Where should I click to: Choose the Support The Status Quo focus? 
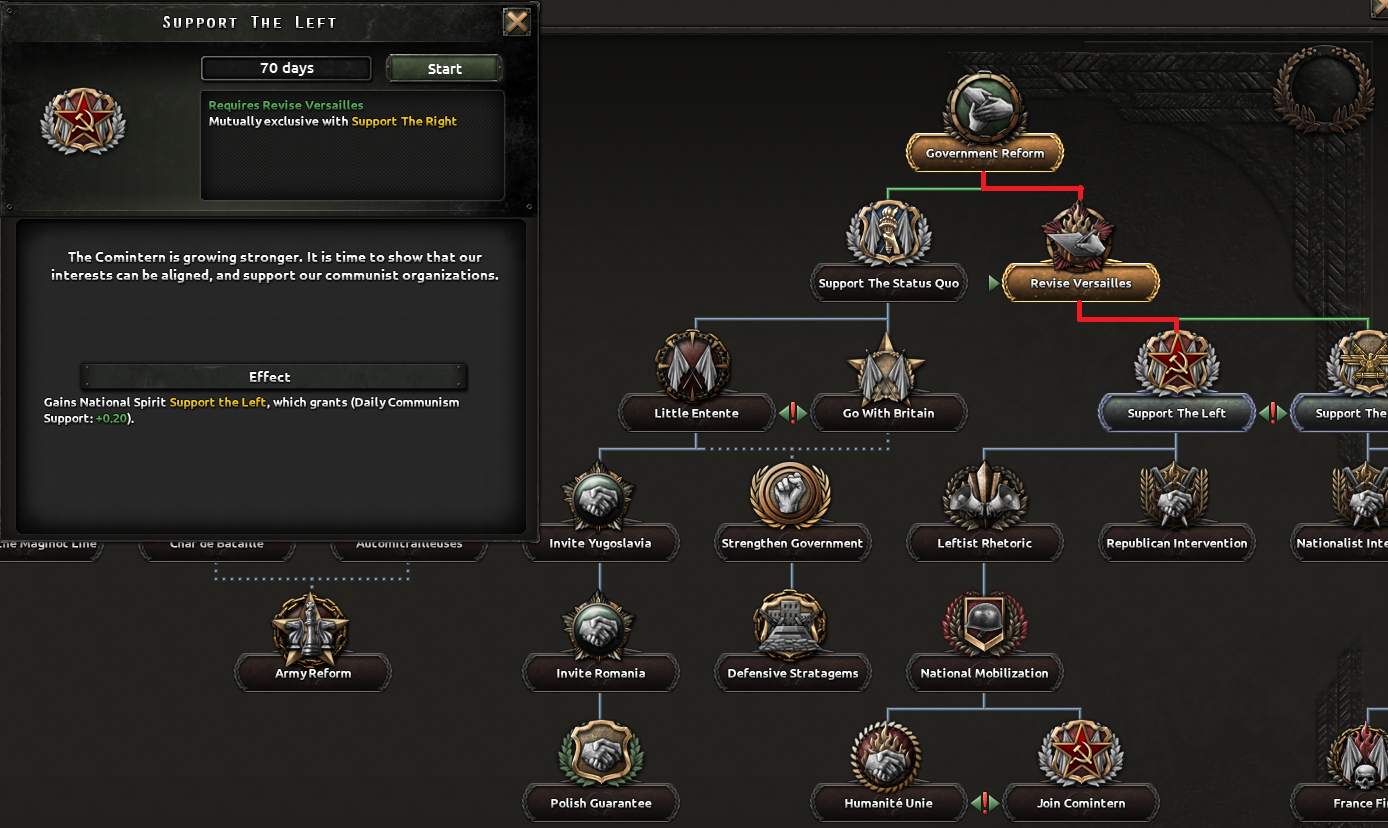tap(889, 283)
